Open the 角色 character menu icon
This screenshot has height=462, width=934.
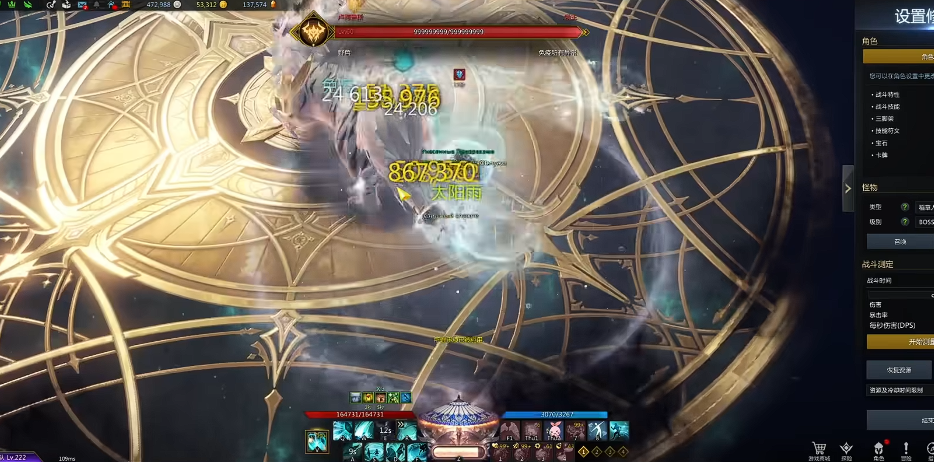877,450
